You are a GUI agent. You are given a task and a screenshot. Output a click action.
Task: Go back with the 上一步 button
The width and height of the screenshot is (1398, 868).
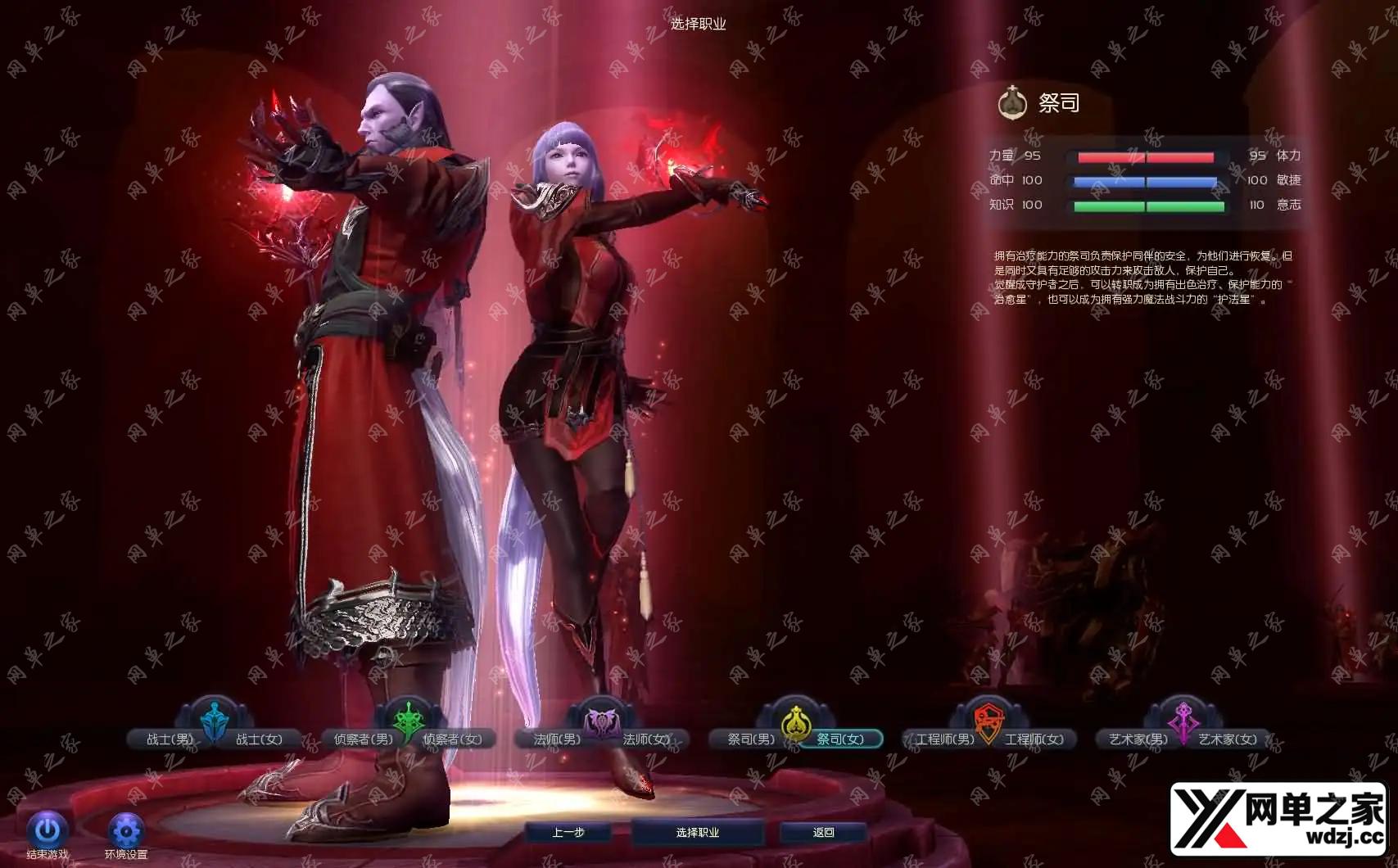coord(568,833)
